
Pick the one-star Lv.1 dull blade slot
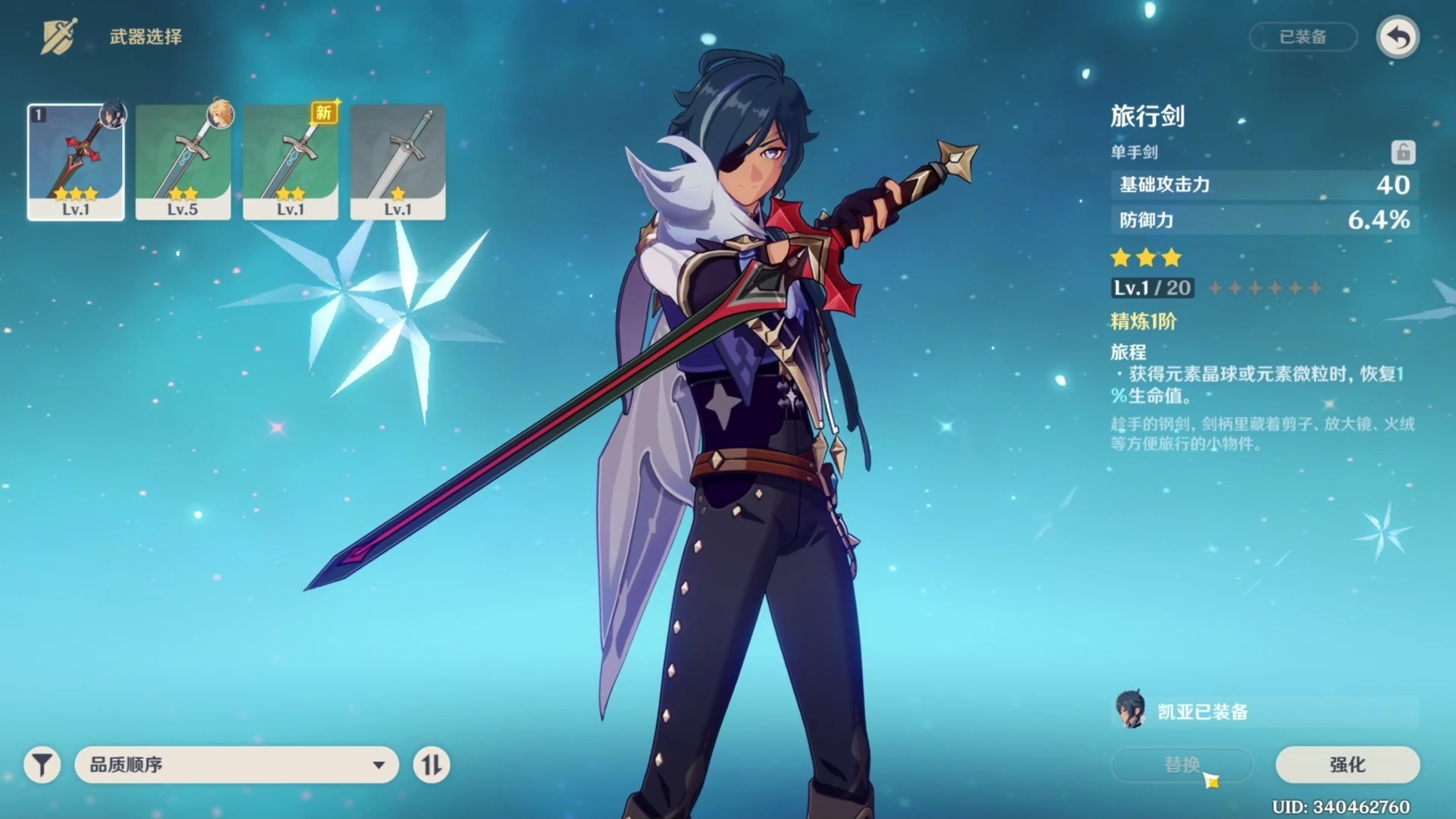397,162
